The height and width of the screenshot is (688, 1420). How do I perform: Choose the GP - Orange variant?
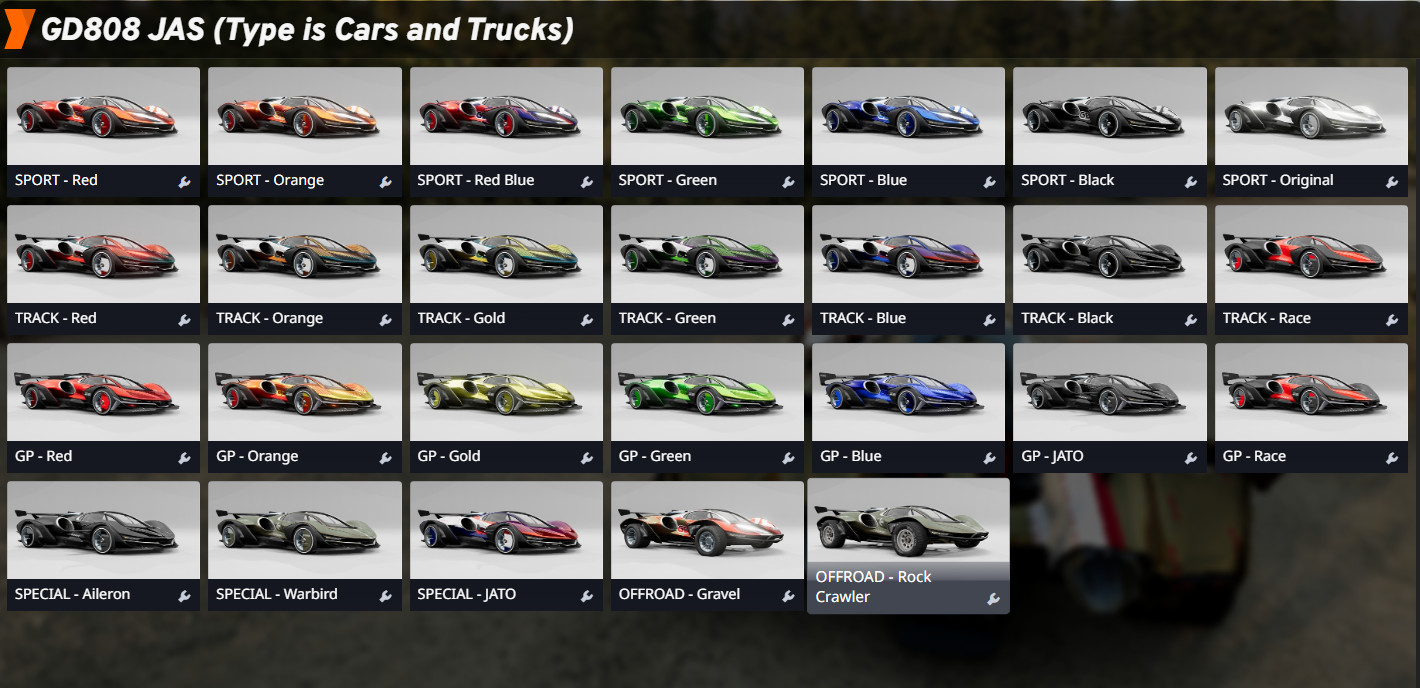pos(304,394)
